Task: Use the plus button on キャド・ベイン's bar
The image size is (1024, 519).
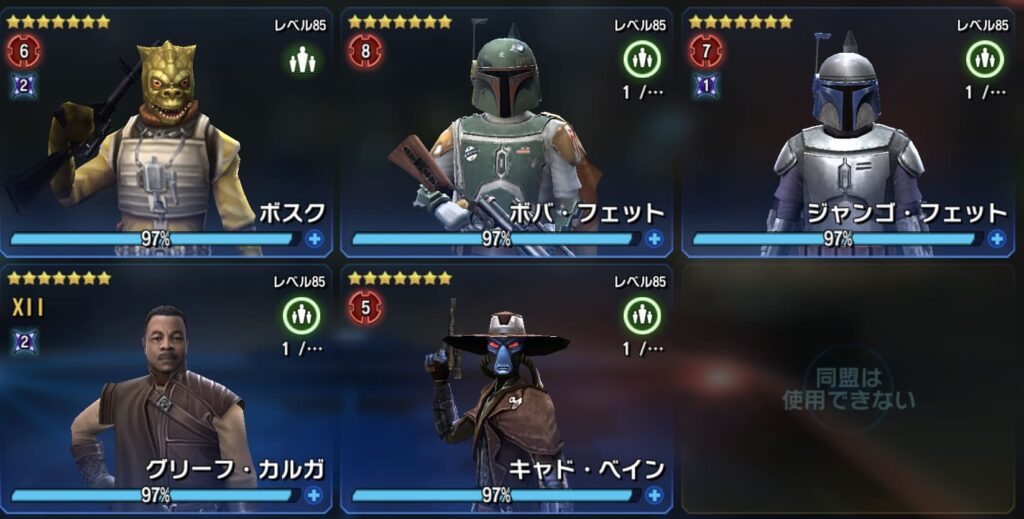Action: coord(655,495)
